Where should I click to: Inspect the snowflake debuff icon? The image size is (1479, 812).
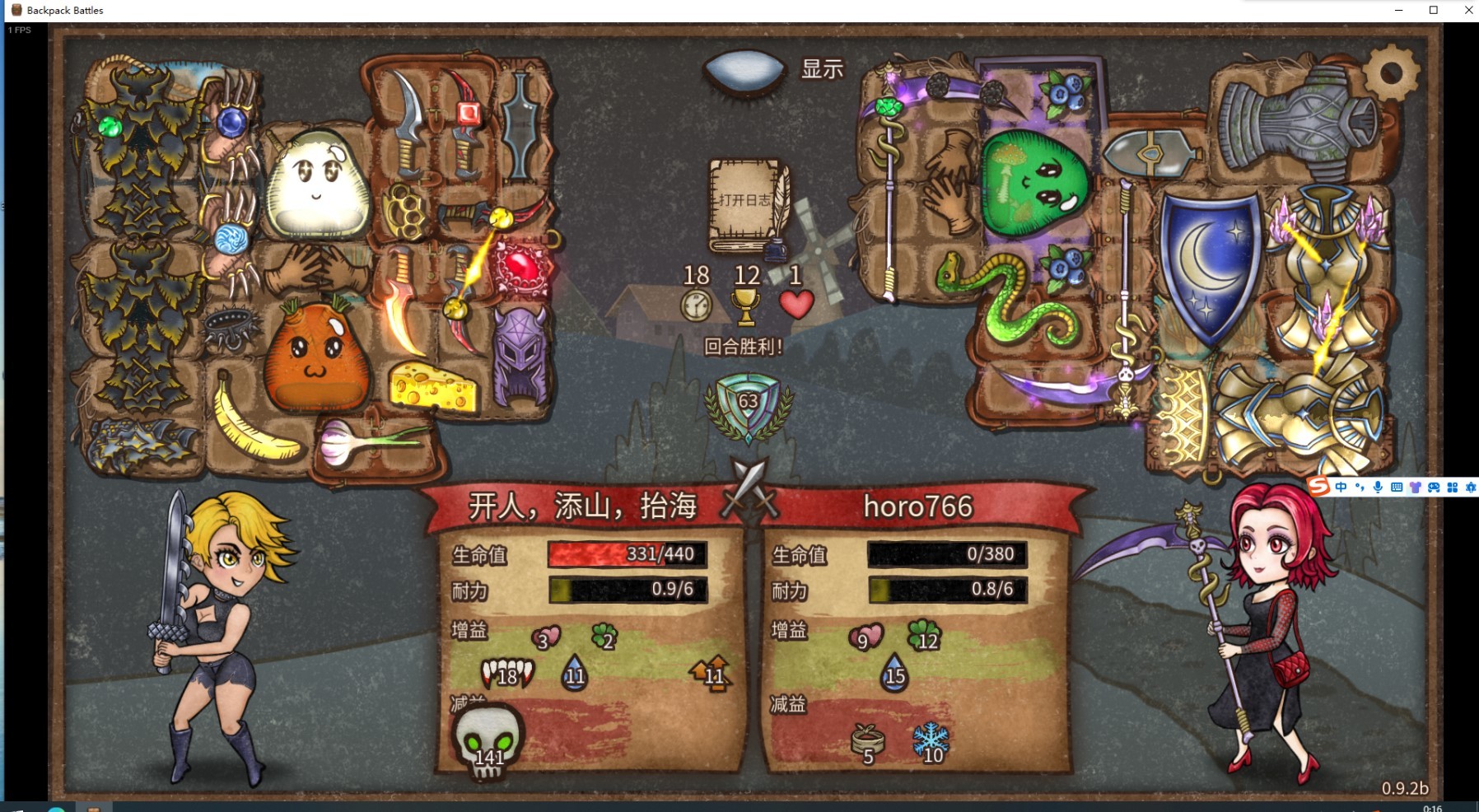pyautogui.click(x=931, y=741)
